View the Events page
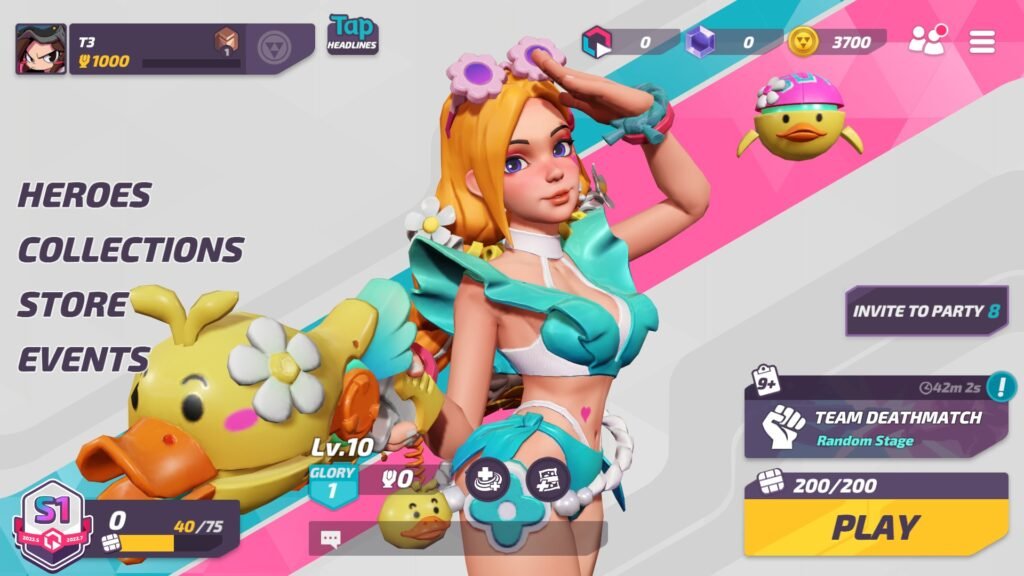The image size is (1024, 576). coord(83,358)
